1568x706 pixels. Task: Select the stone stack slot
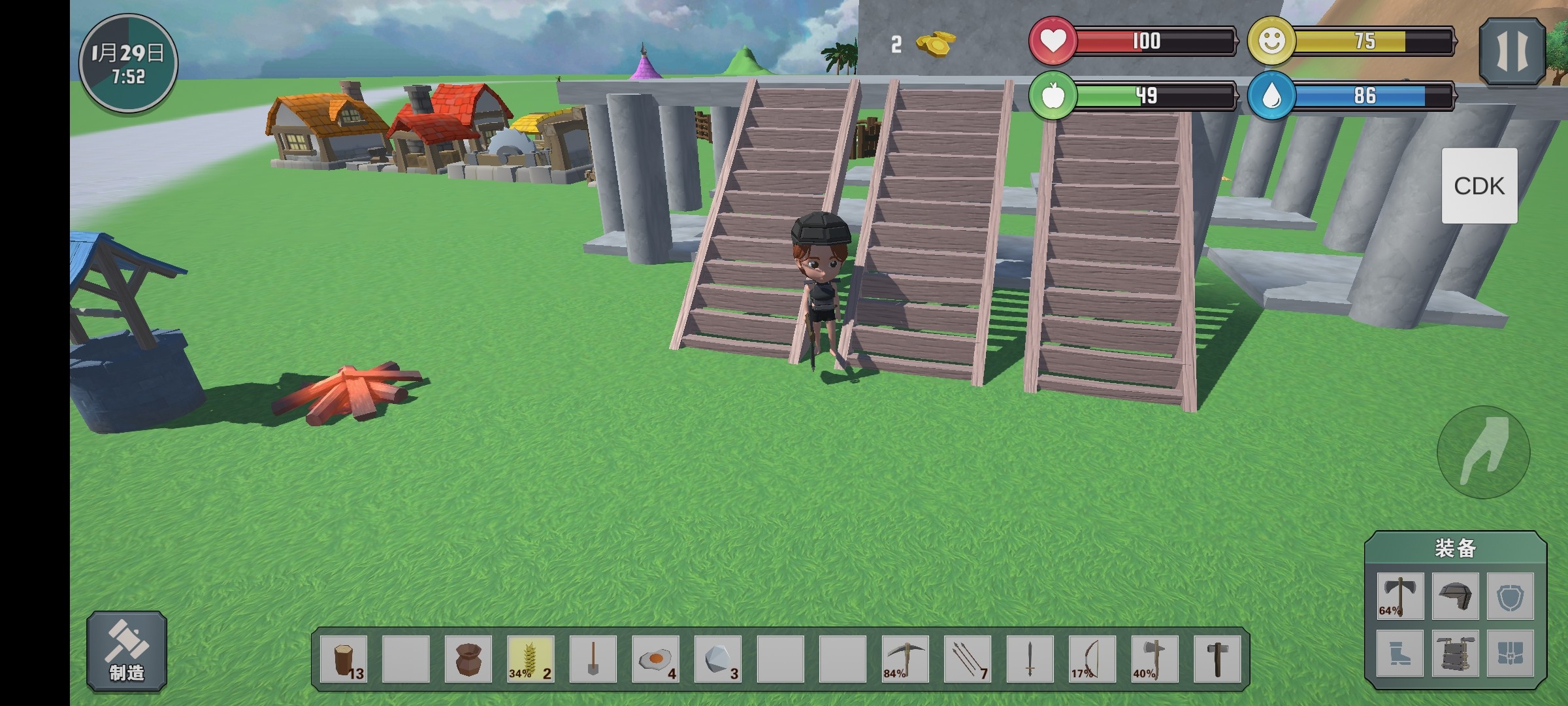(717, 659)
